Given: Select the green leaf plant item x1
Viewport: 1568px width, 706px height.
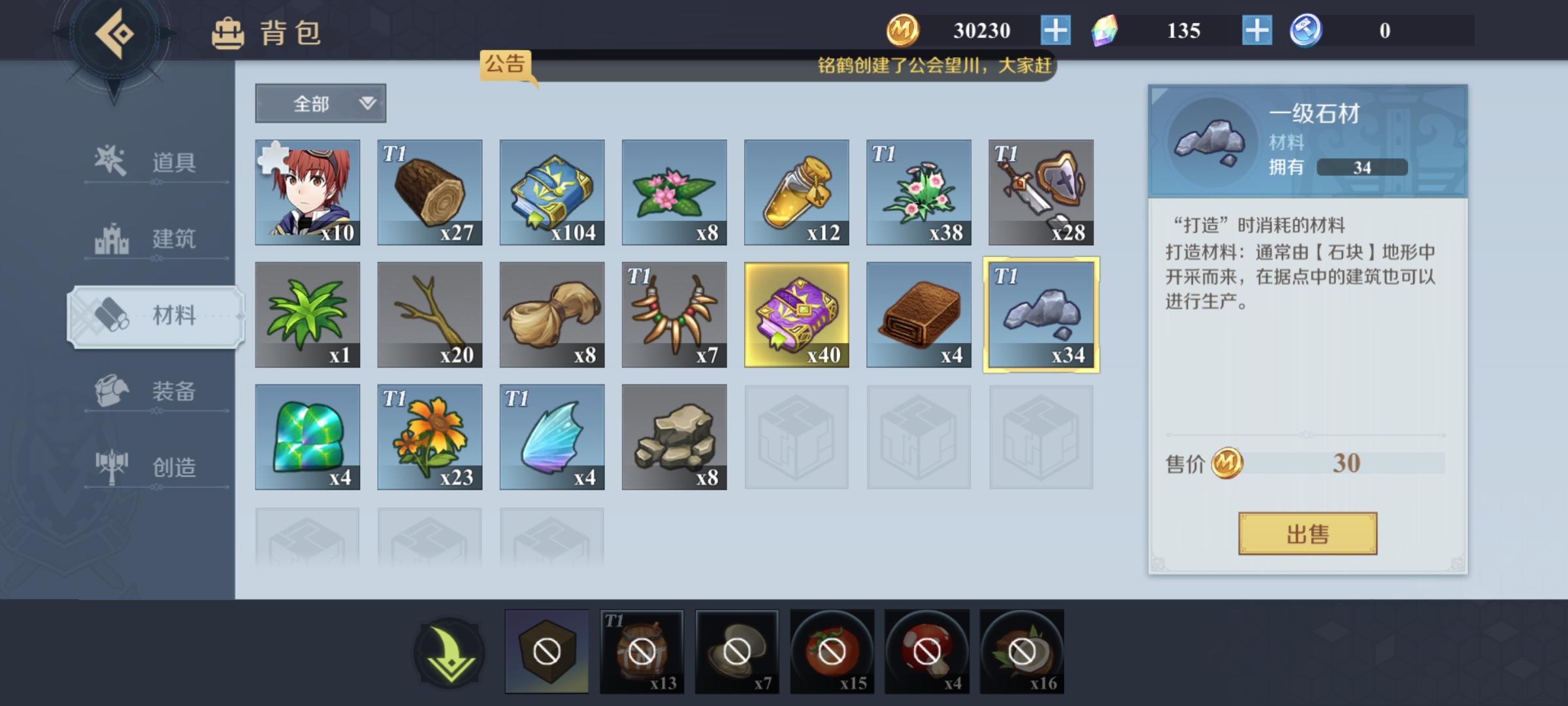Looking at the screenshot, I should click(x=307, y=314).
